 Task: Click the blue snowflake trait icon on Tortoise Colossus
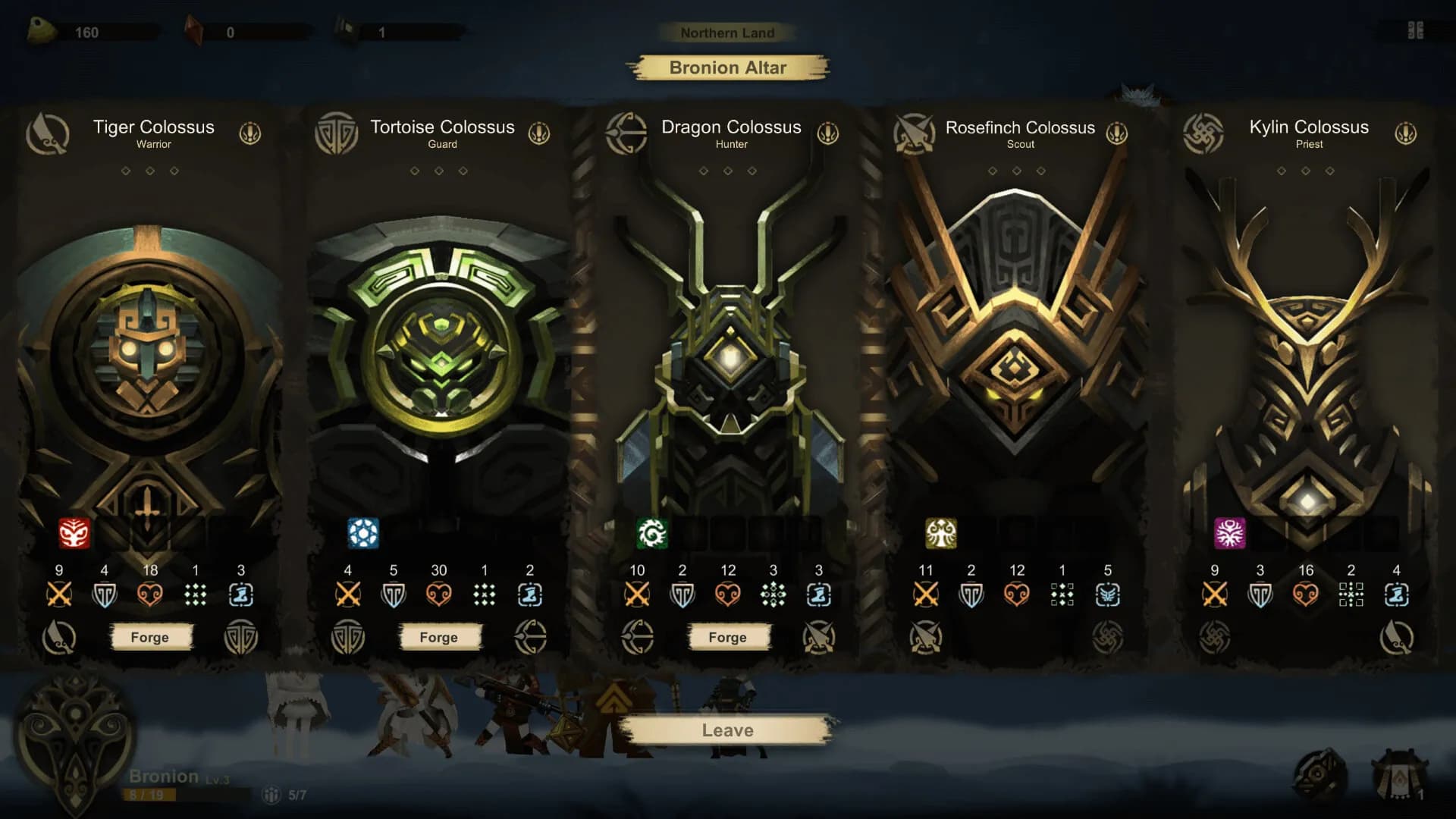tap(362, 532)
